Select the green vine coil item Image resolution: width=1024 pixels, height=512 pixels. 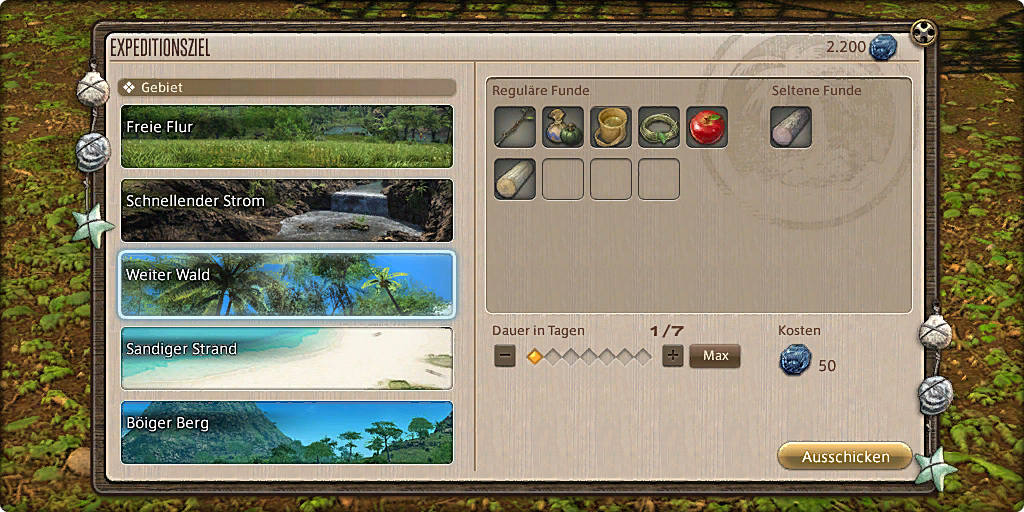click(659, 127)
